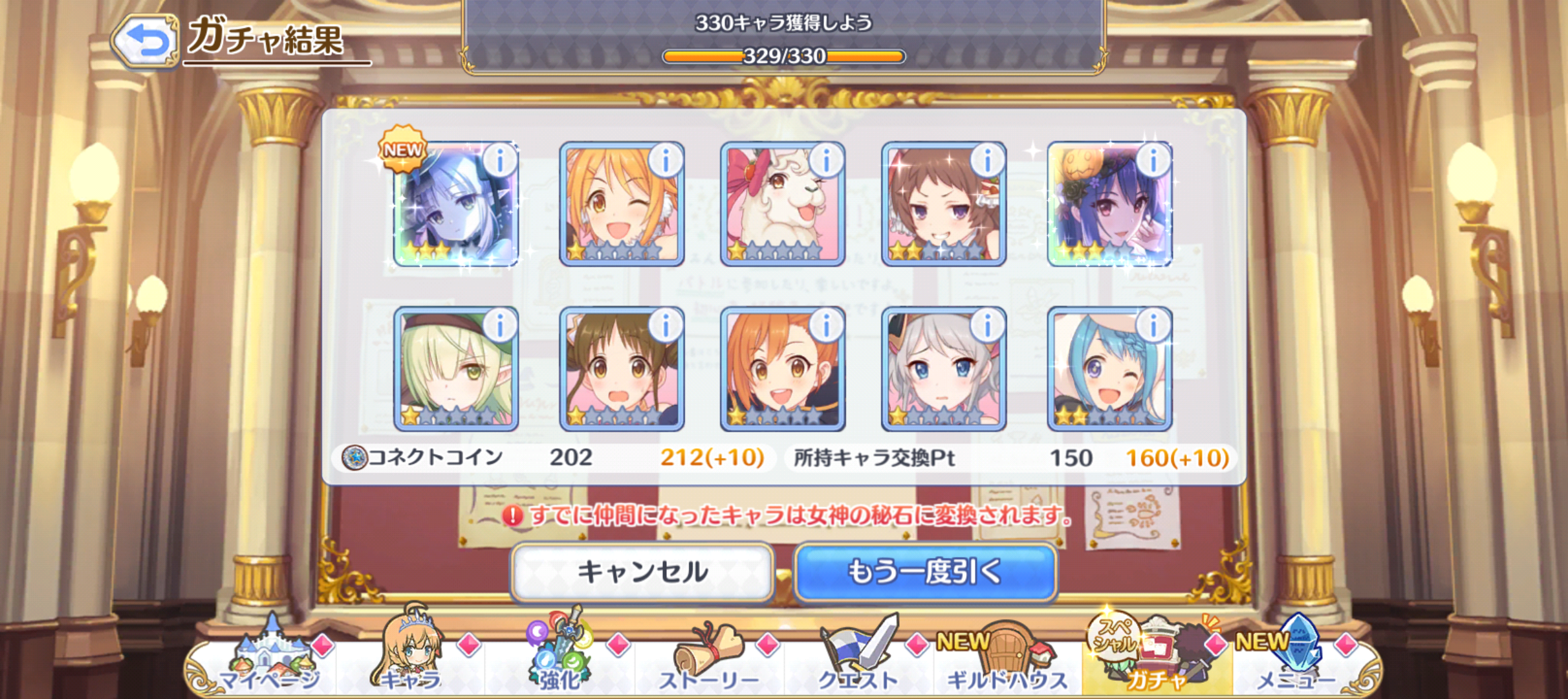This screenshot has width=1568, height=699.
Task: Open info for the blue-haired winking character
Action: tap(1153, 325)
